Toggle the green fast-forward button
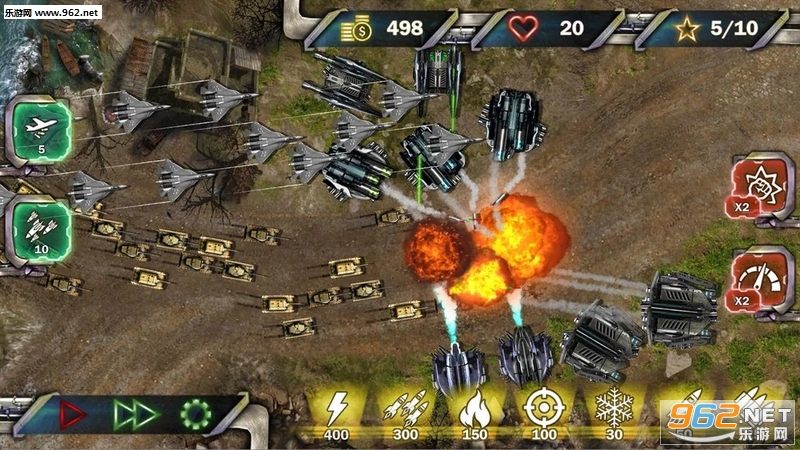800x450 pixels. tap(133, 412)
